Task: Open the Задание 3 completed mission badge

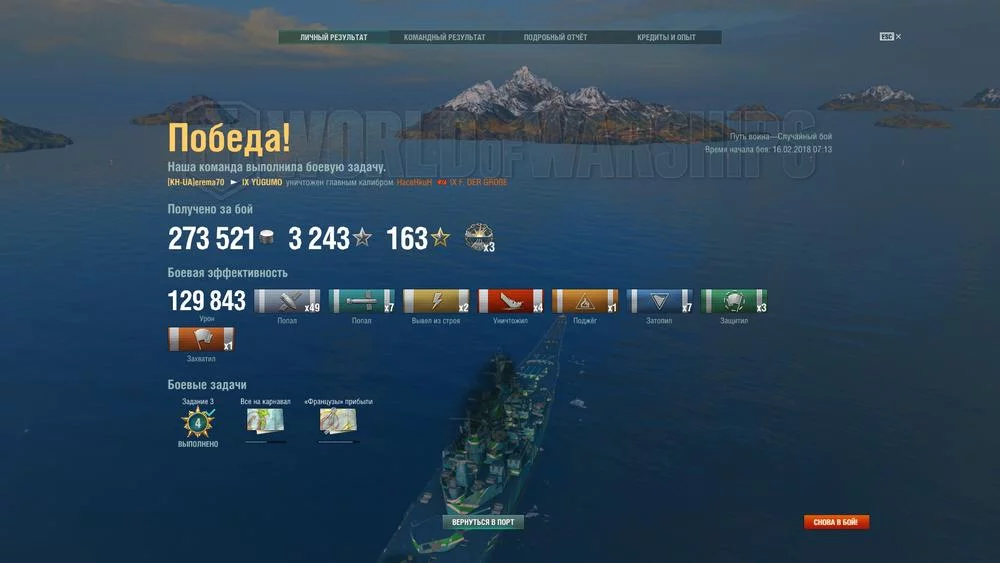Action: tap(197, 423)
